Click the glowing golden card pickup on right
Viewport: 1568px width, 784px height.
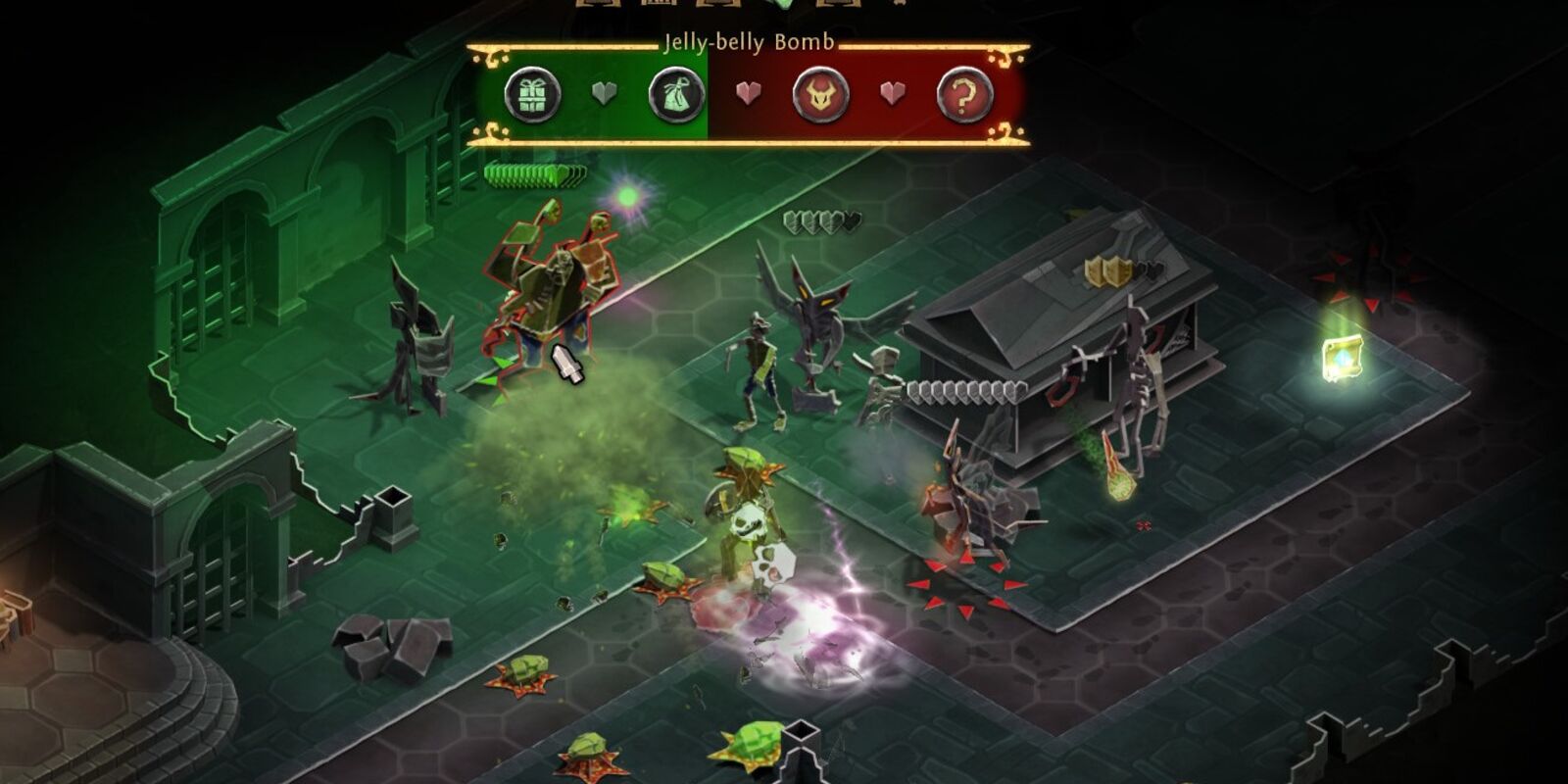[x=1344, y=357]
